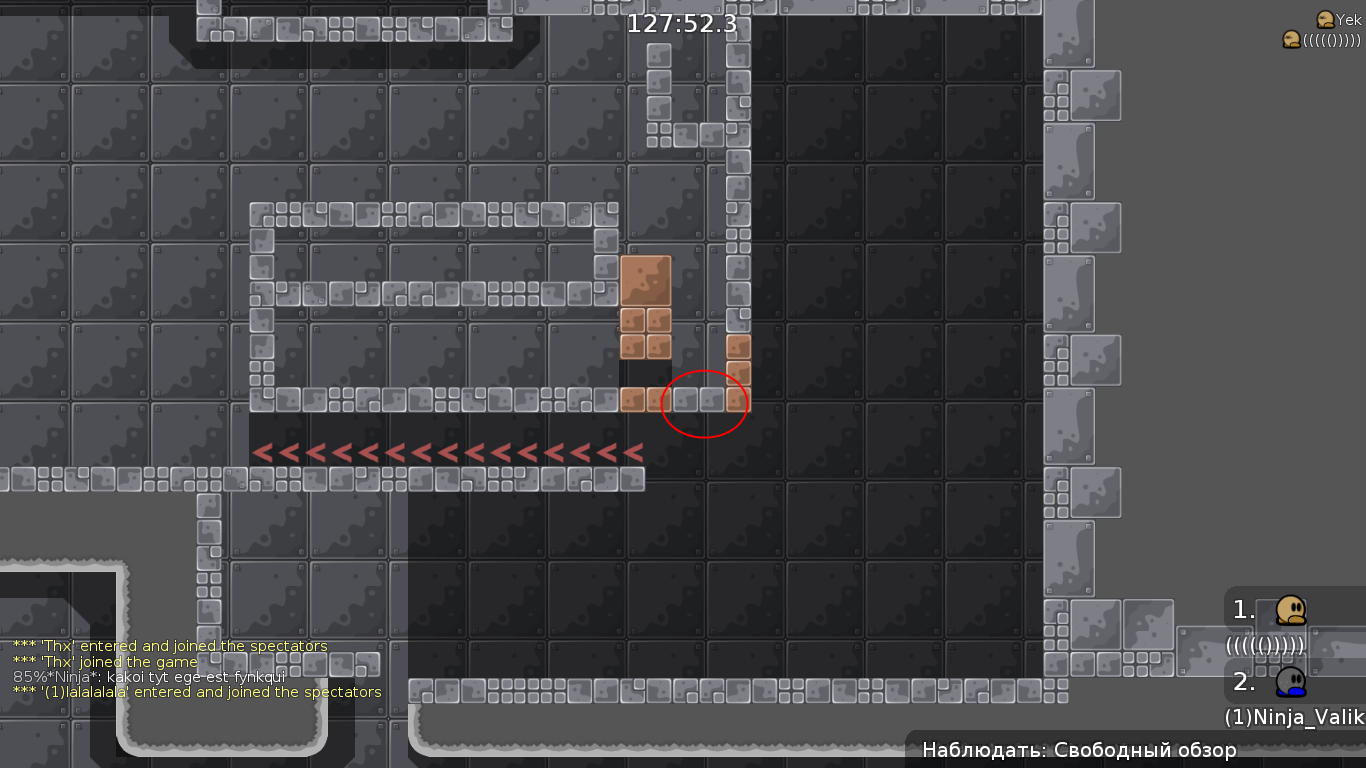This screenshot has height=768, width=1366.
Task: Select Yek's tee avatar in top right
Action: [1324, 18]
